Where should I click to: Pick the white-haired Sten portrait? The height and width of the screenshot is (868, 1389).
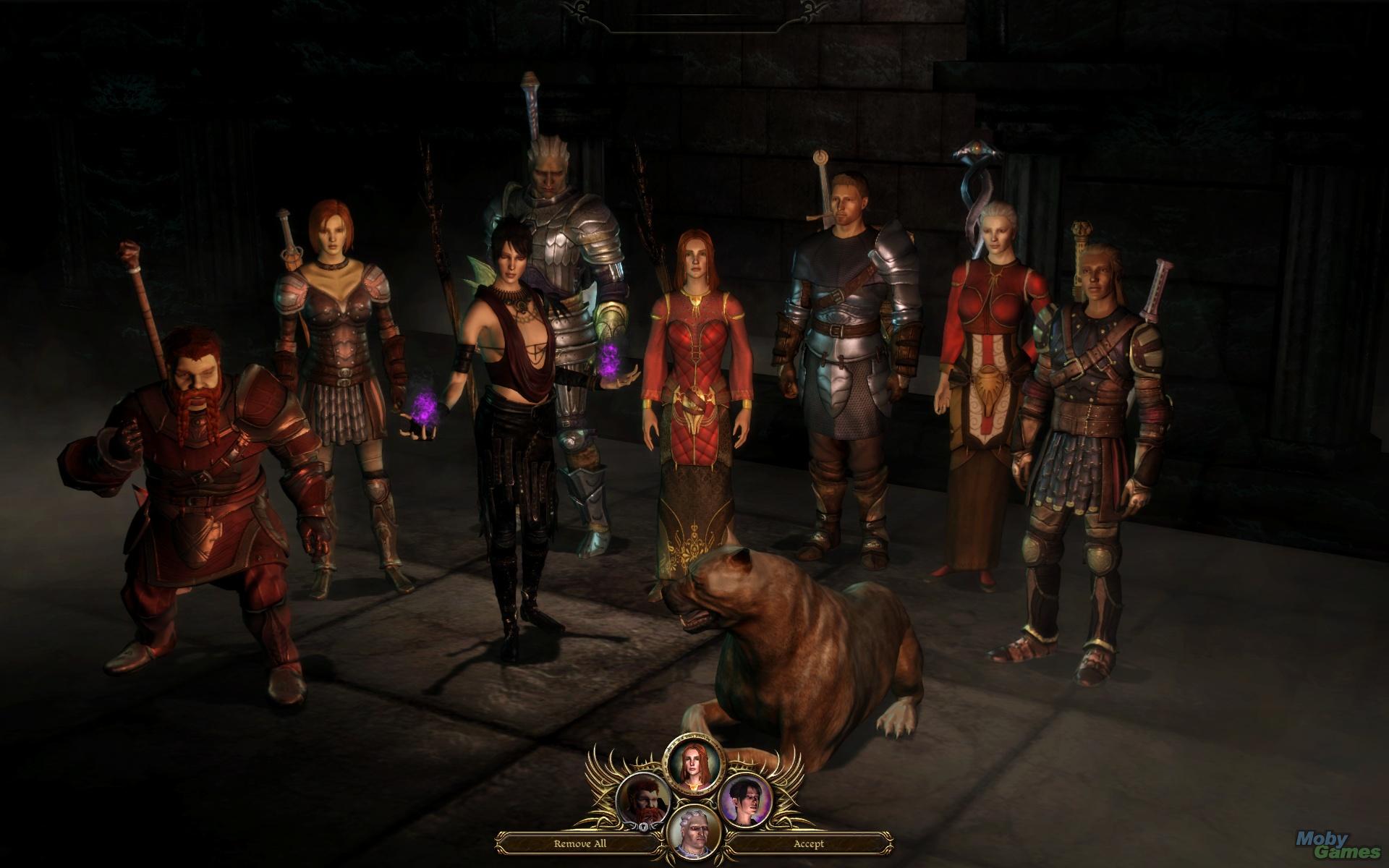(693, 832)
